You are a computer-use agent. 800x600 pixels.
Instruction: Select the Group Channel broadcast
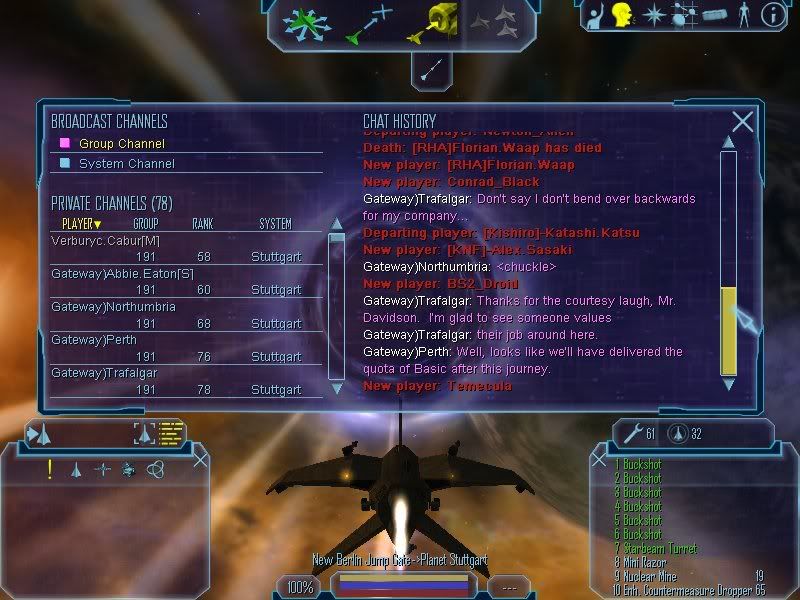(x=122, y=144)
